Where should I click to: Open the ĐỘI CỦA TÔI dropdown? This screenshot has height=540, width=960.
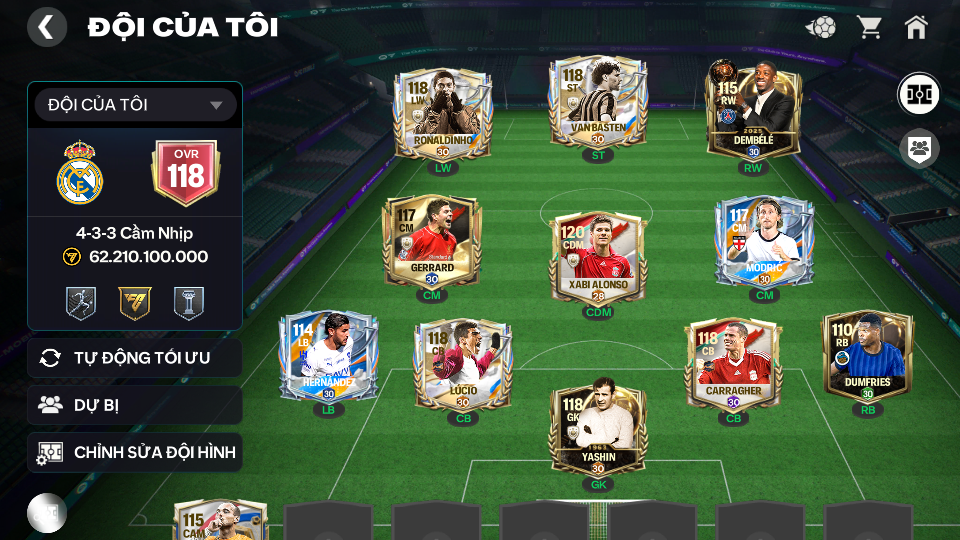tap(135, 105)
